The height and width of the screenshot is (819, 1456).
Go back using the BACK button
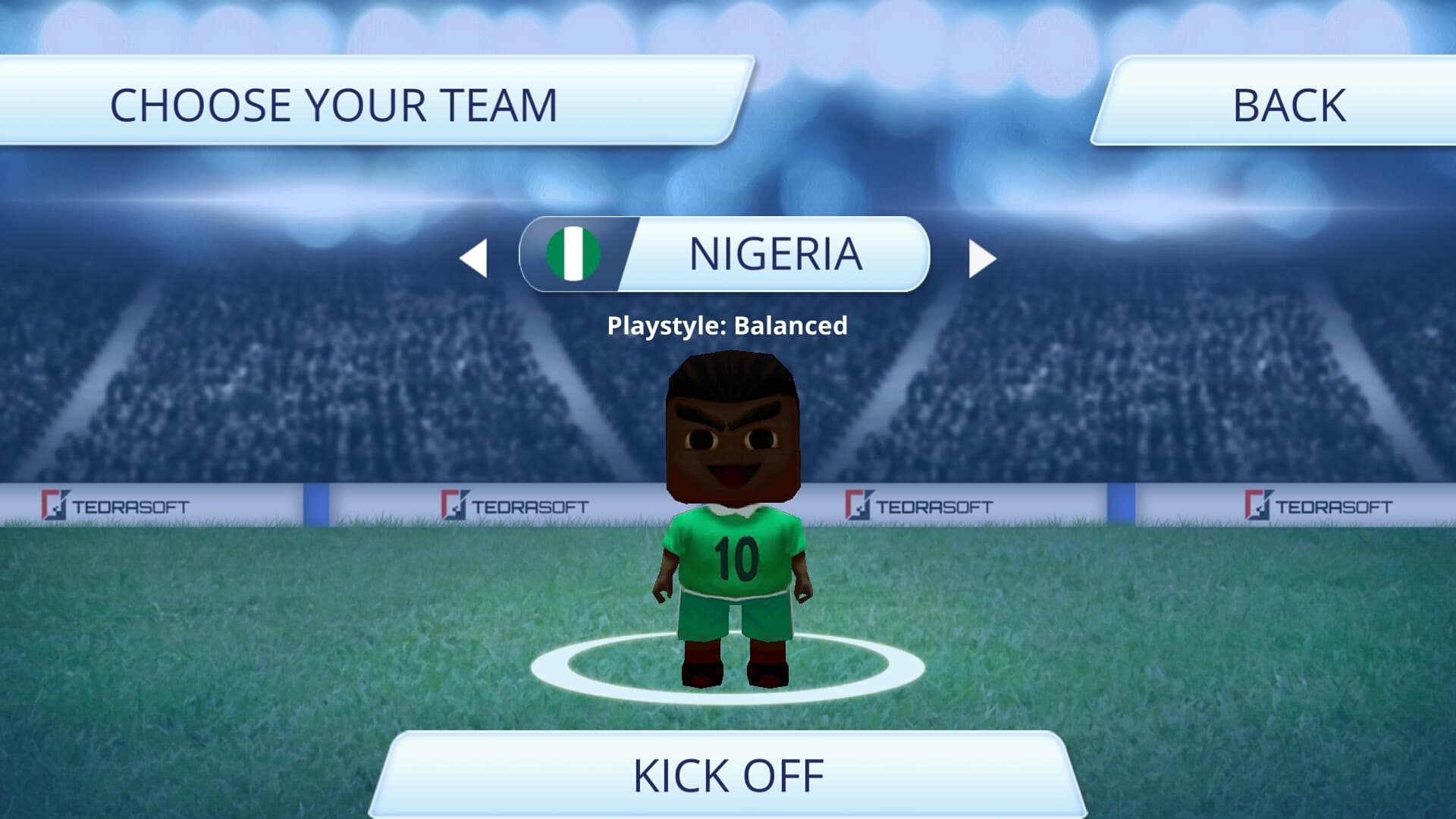coord(1288,105)
